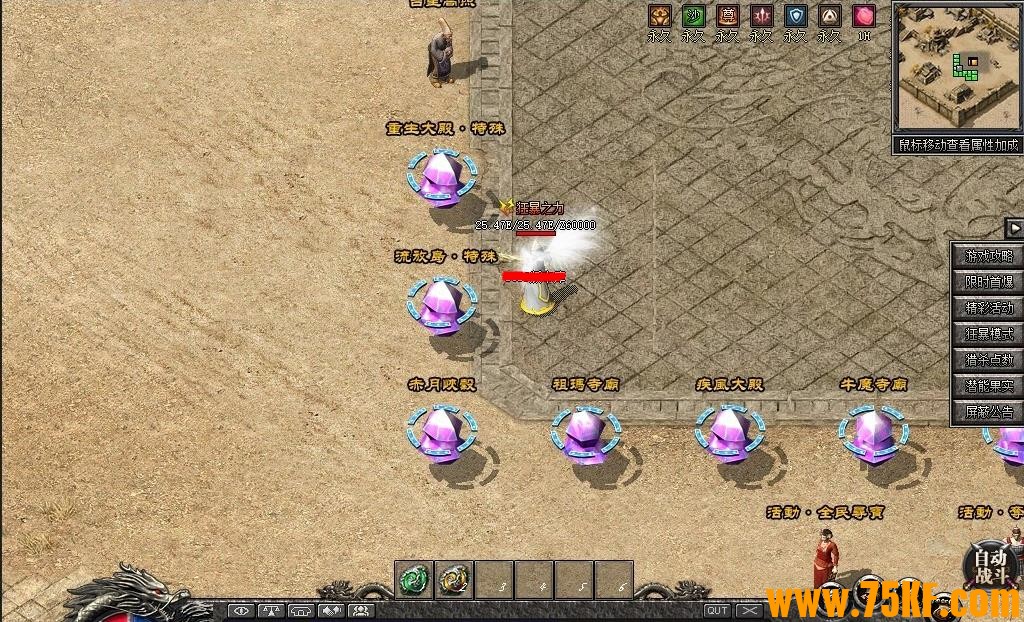Open the 精彩活动 events button

click(x=988, y=308)
